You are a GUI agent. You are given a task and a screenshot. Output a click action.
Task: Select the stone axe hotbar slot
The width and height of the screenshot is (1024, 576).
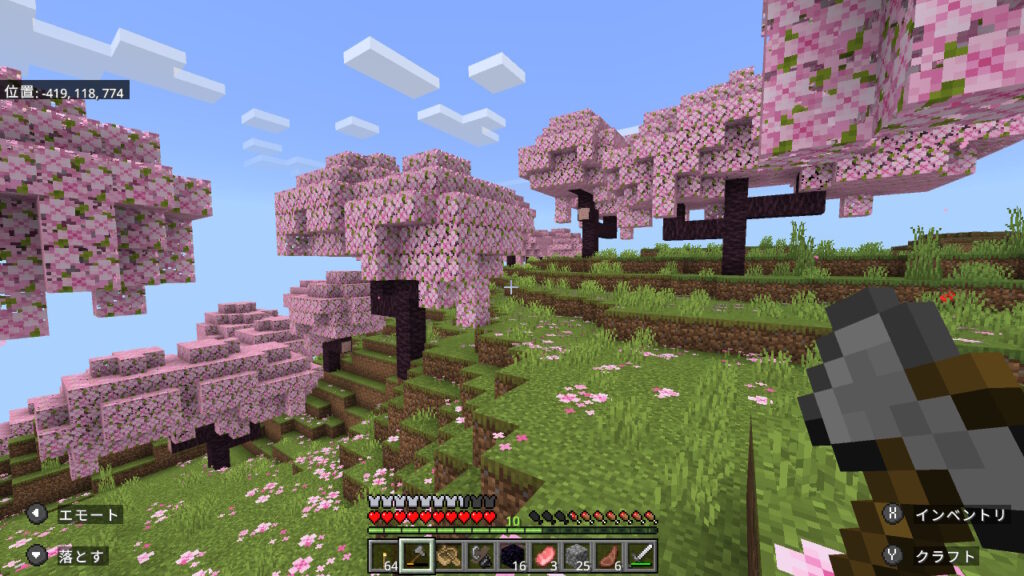point(416,555)
